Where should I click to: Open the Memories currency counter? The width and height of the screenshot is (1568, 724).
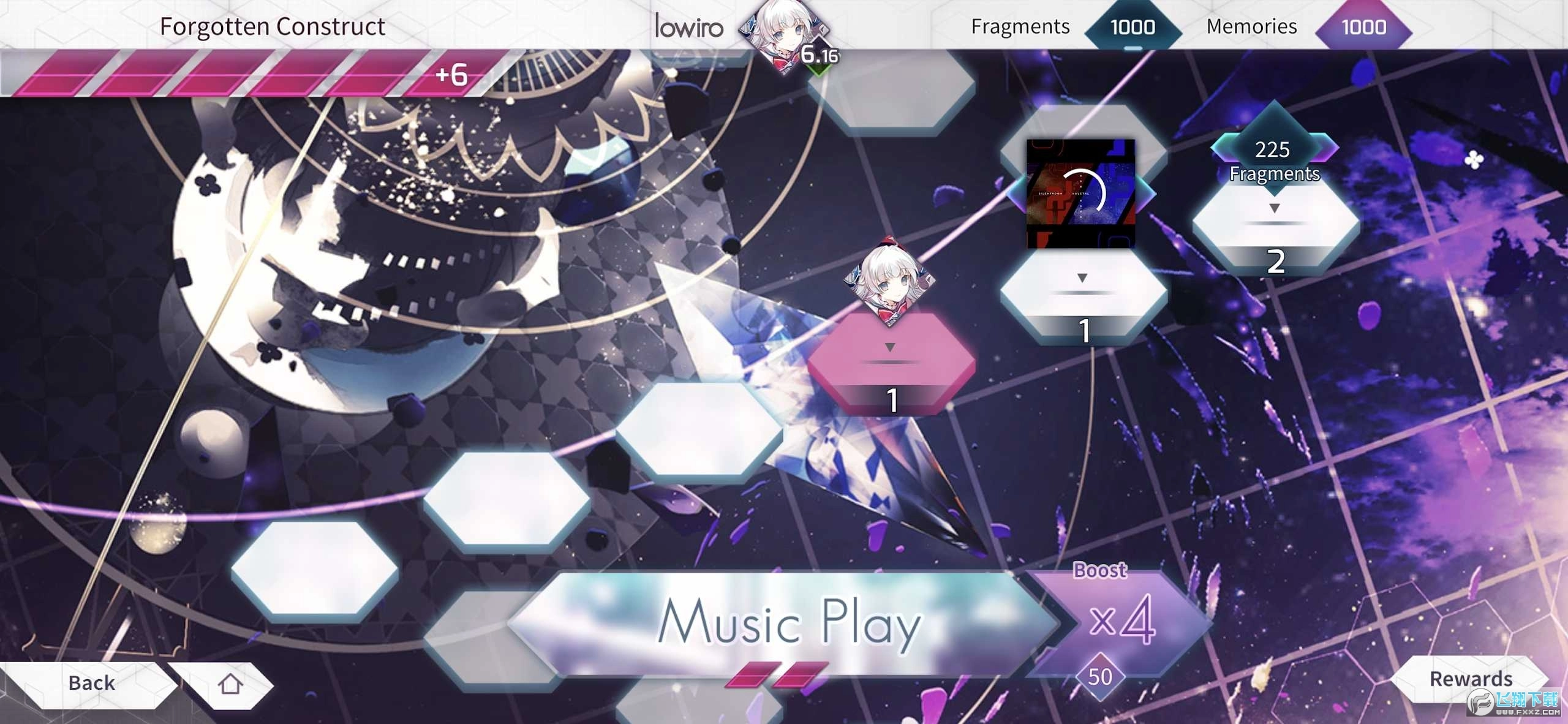pos(1364,27)
